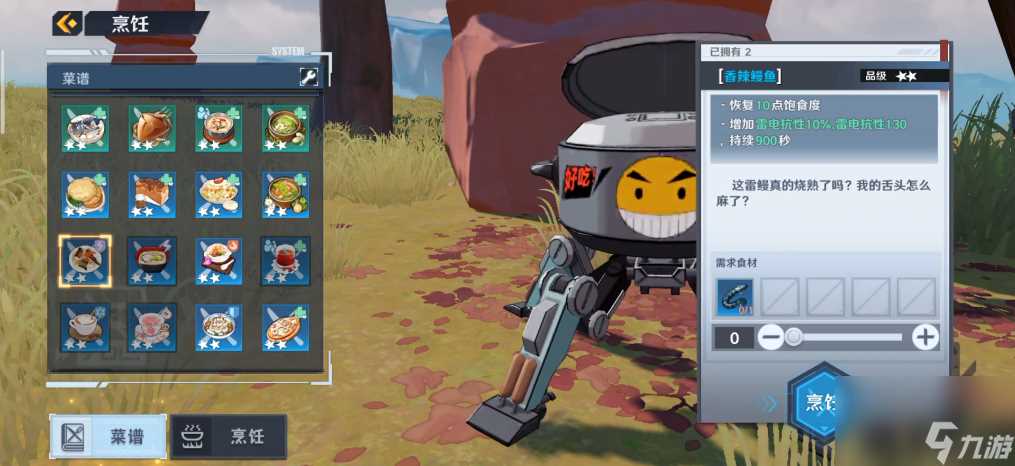Choose the burger recipe

pos(86,194)
